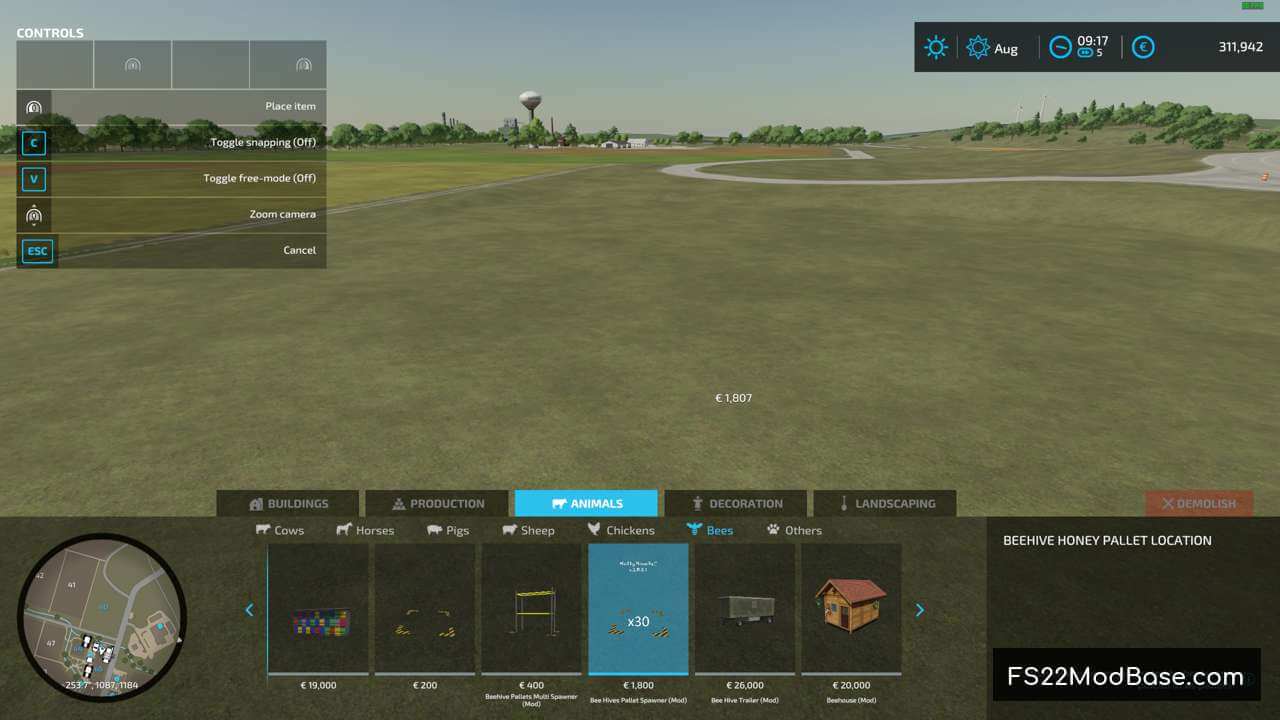The height and width of the screenshot is (720, 1280).
Task: Switch to the Buildings tab
Action: point(288,504)
